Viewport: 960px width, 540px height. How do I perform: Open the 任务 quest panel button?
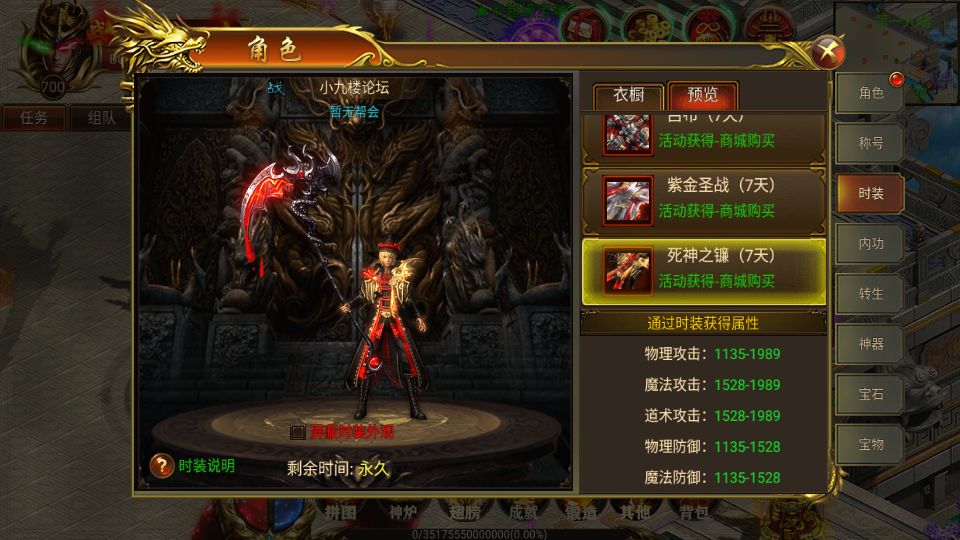(34, 118)
